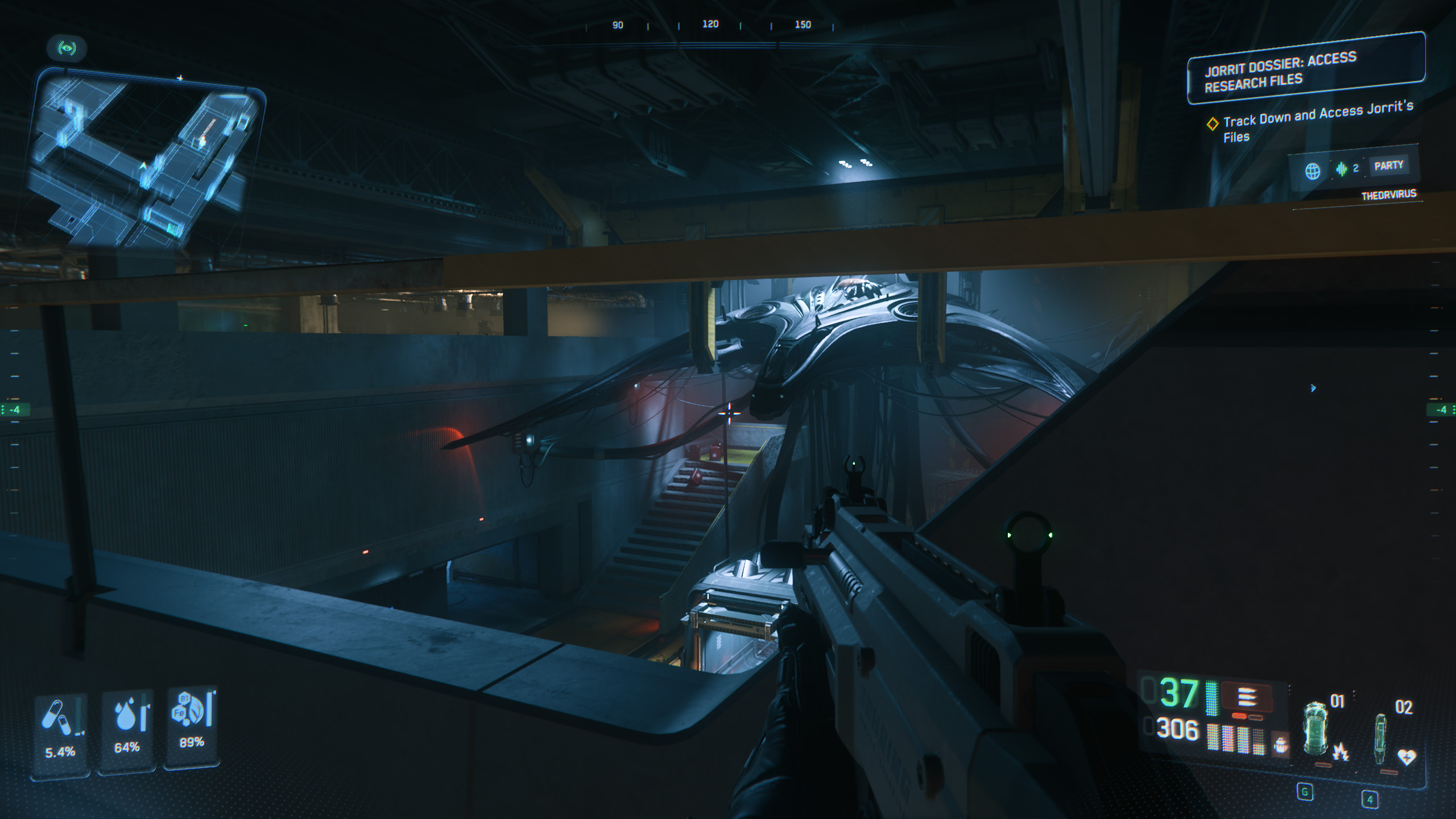
Task: Toggle the green scanning eye icon
Action: tap(67, 48)
